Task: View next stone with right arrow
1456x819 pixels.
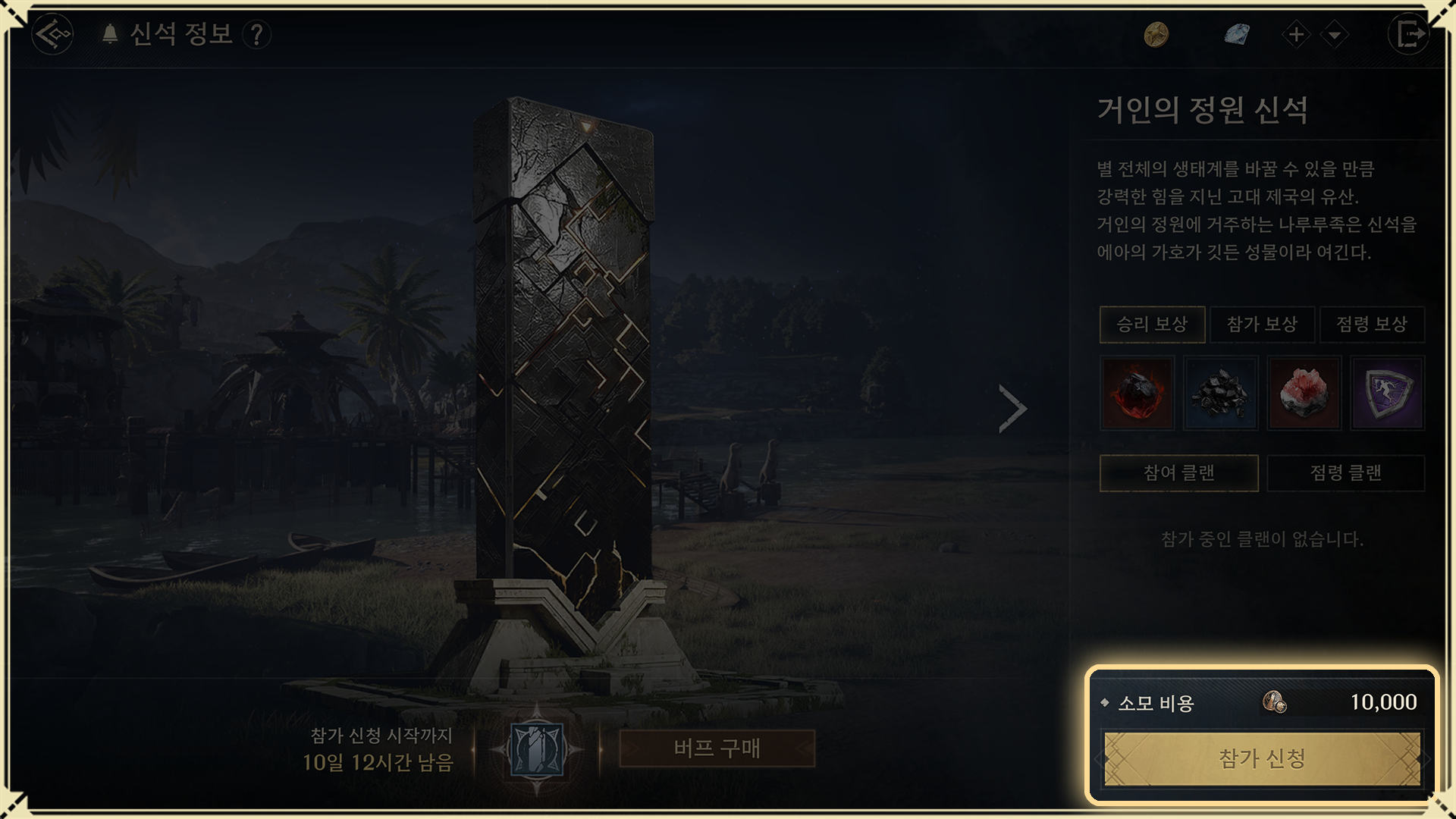Action: [1012, 409]
